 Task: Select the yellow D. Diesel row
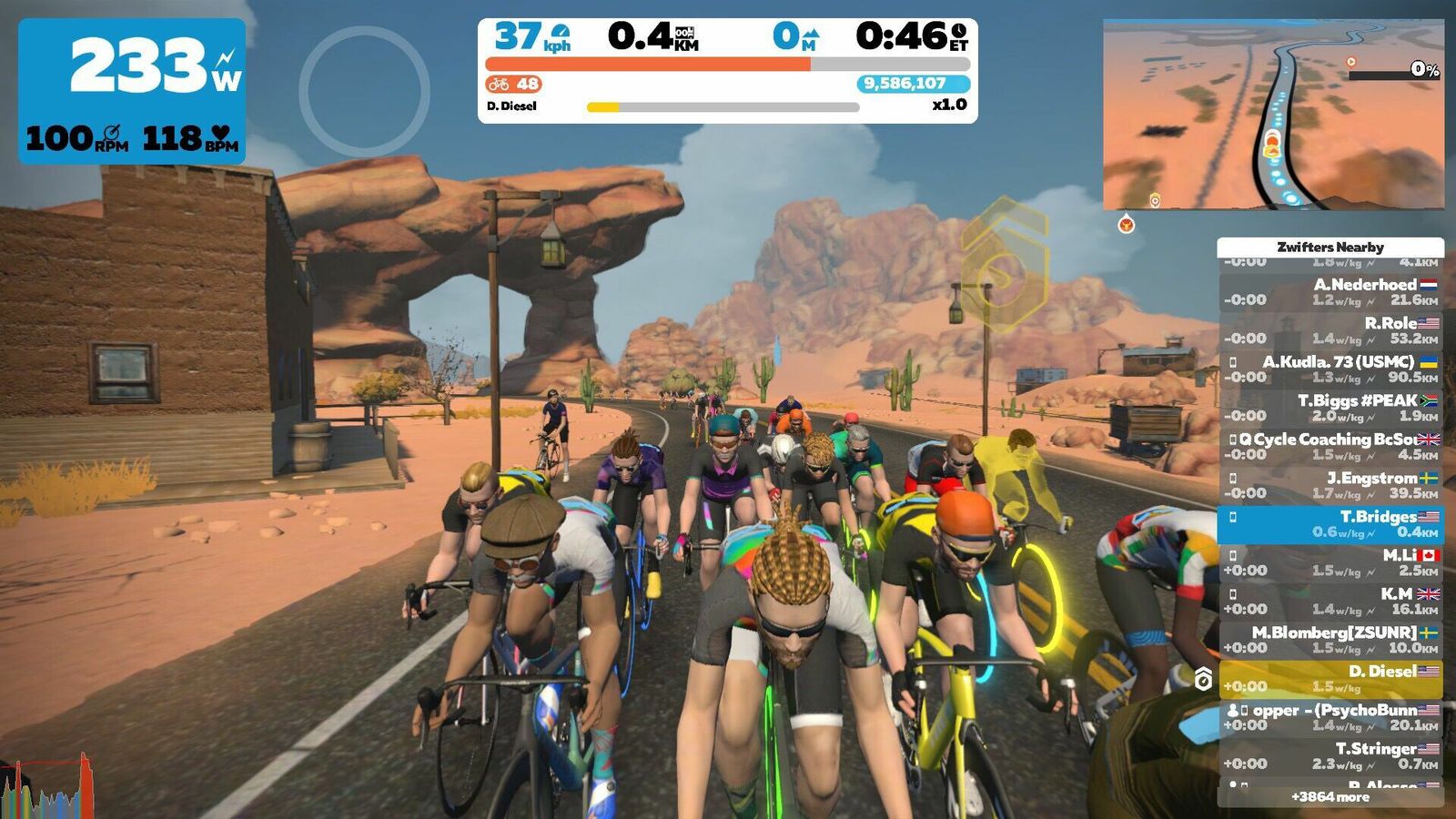(x=1330, y=679)
